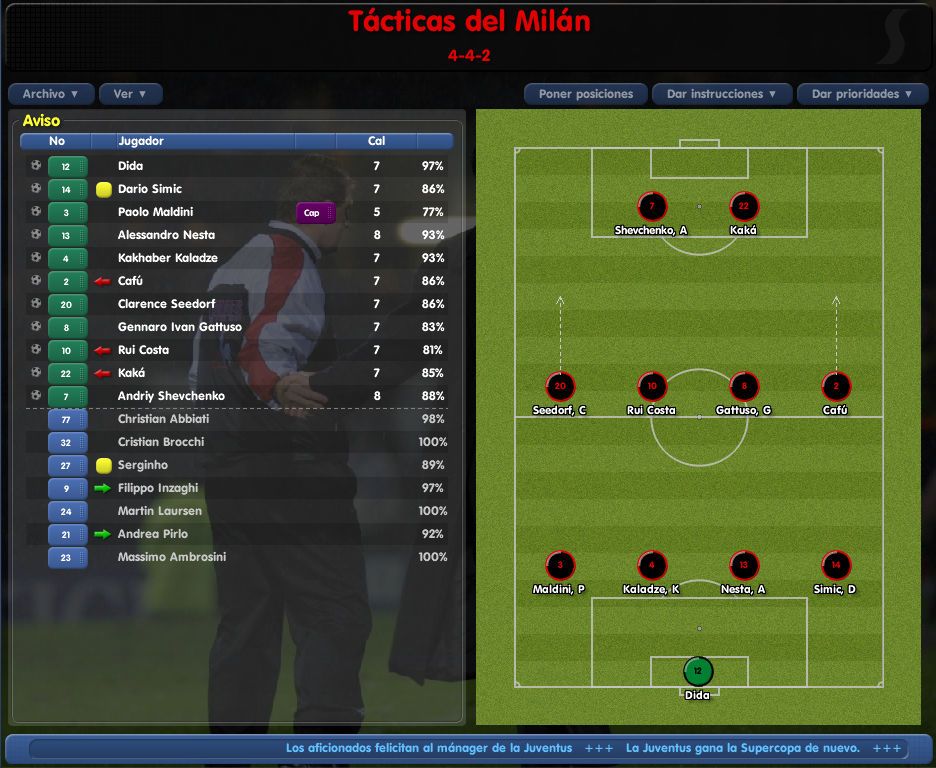The width and height of the screenshot is (936, 768).
Task: Click the Poner posiciones button
Action: pyautogui.click(x=585, y=94)
